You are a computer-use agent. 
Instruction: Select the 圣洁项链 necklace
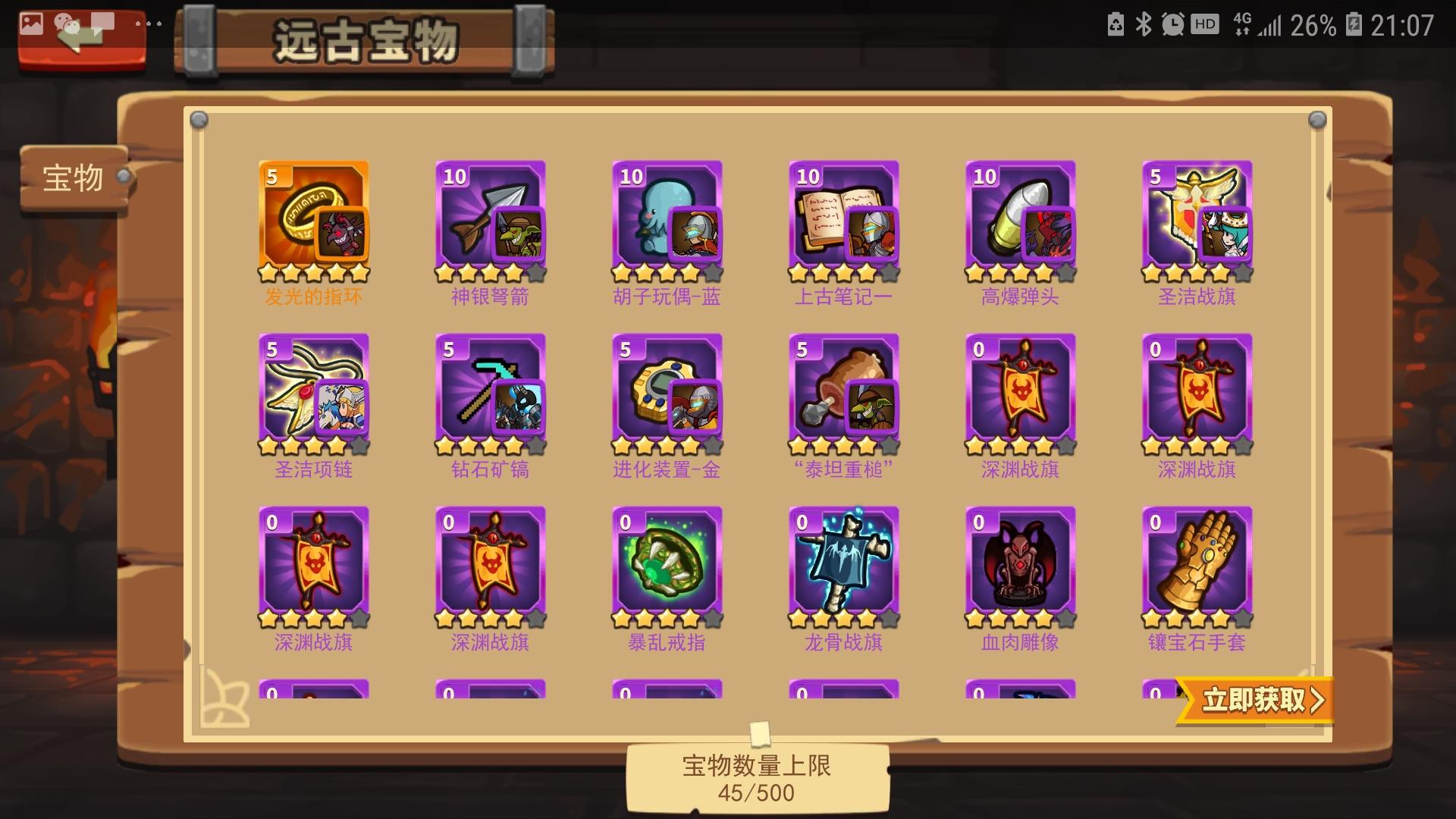313,391
